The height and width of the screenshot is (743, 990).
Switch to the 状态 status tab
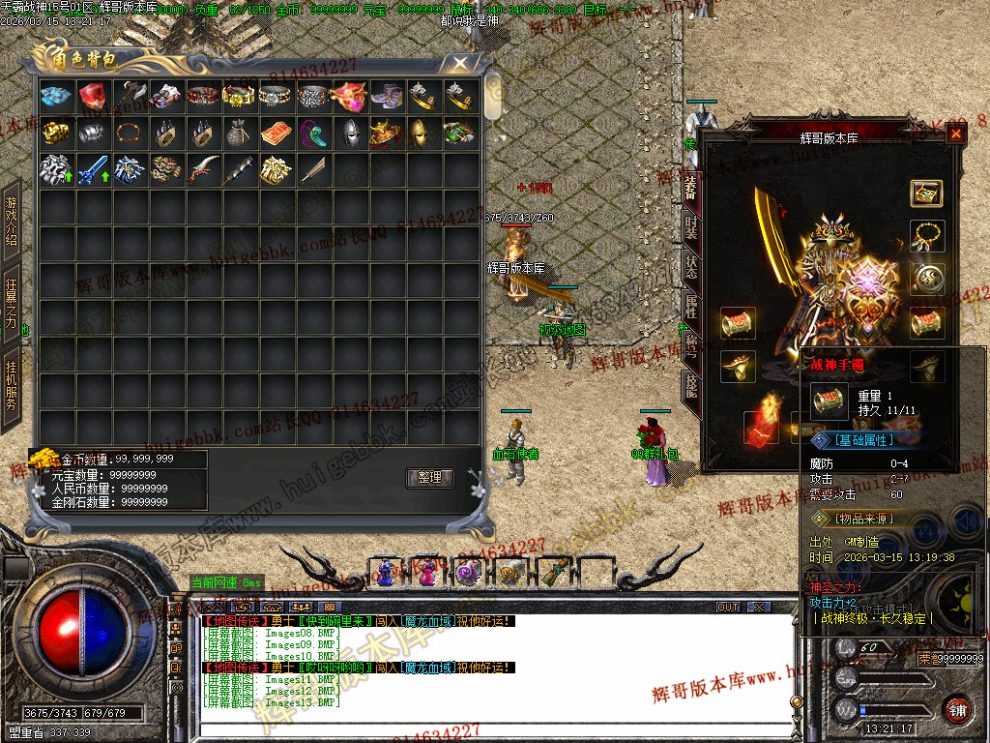(690, 267)
